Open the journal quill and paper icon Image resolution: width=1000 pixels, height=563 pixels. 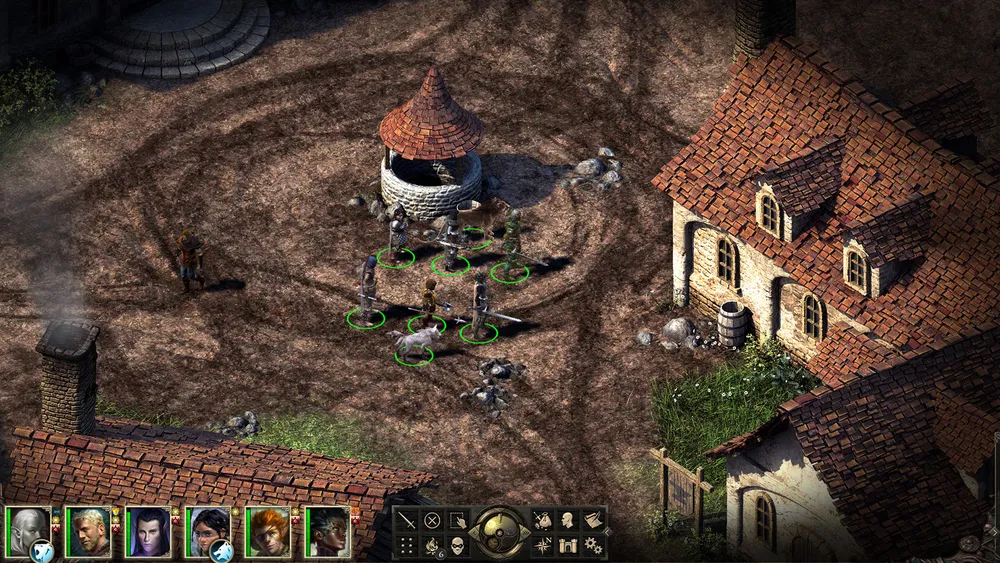592,520
